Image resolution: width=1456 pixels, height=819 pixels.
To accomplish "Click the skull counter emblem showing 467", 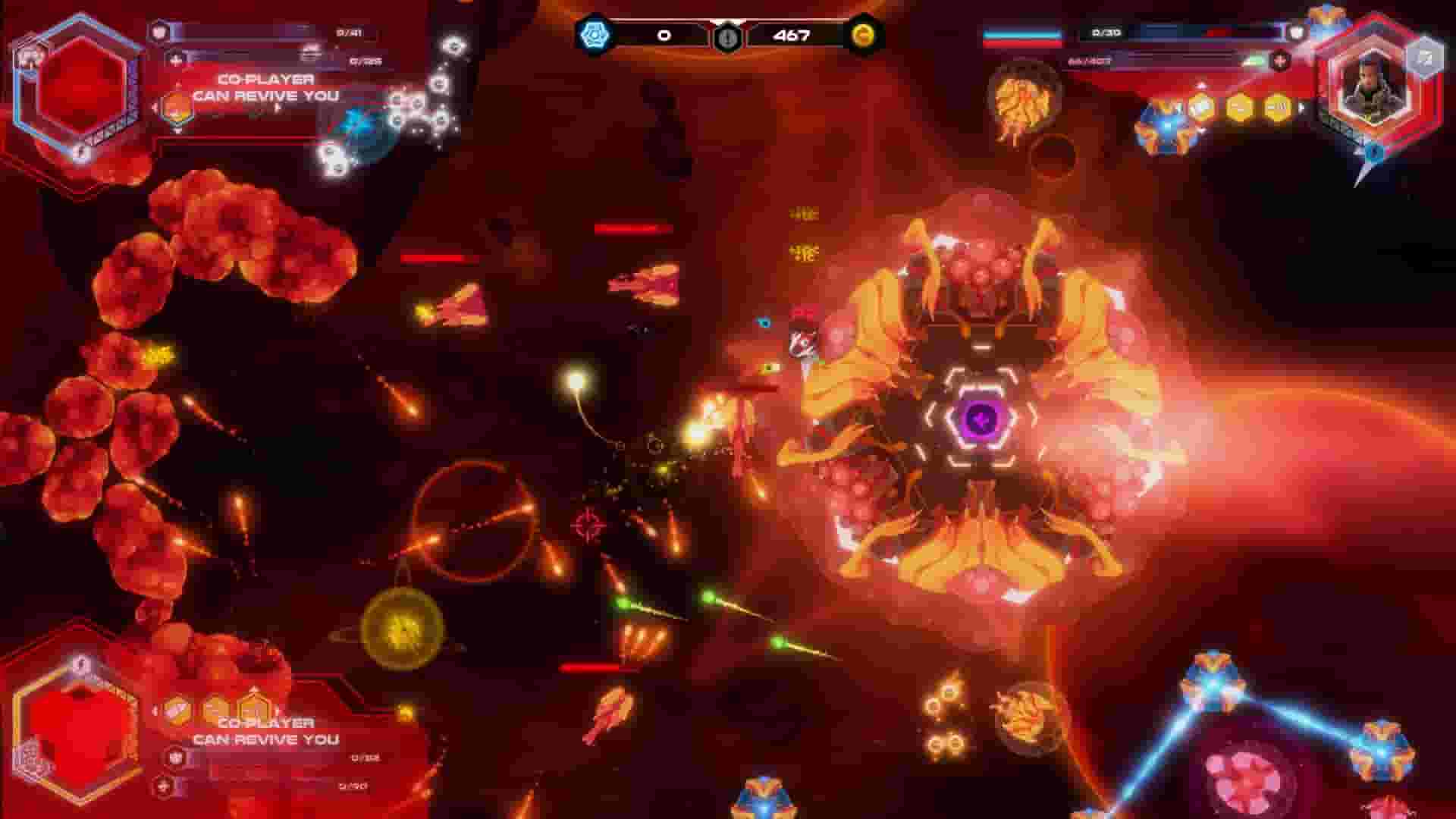I will click(x=730, y=36).
